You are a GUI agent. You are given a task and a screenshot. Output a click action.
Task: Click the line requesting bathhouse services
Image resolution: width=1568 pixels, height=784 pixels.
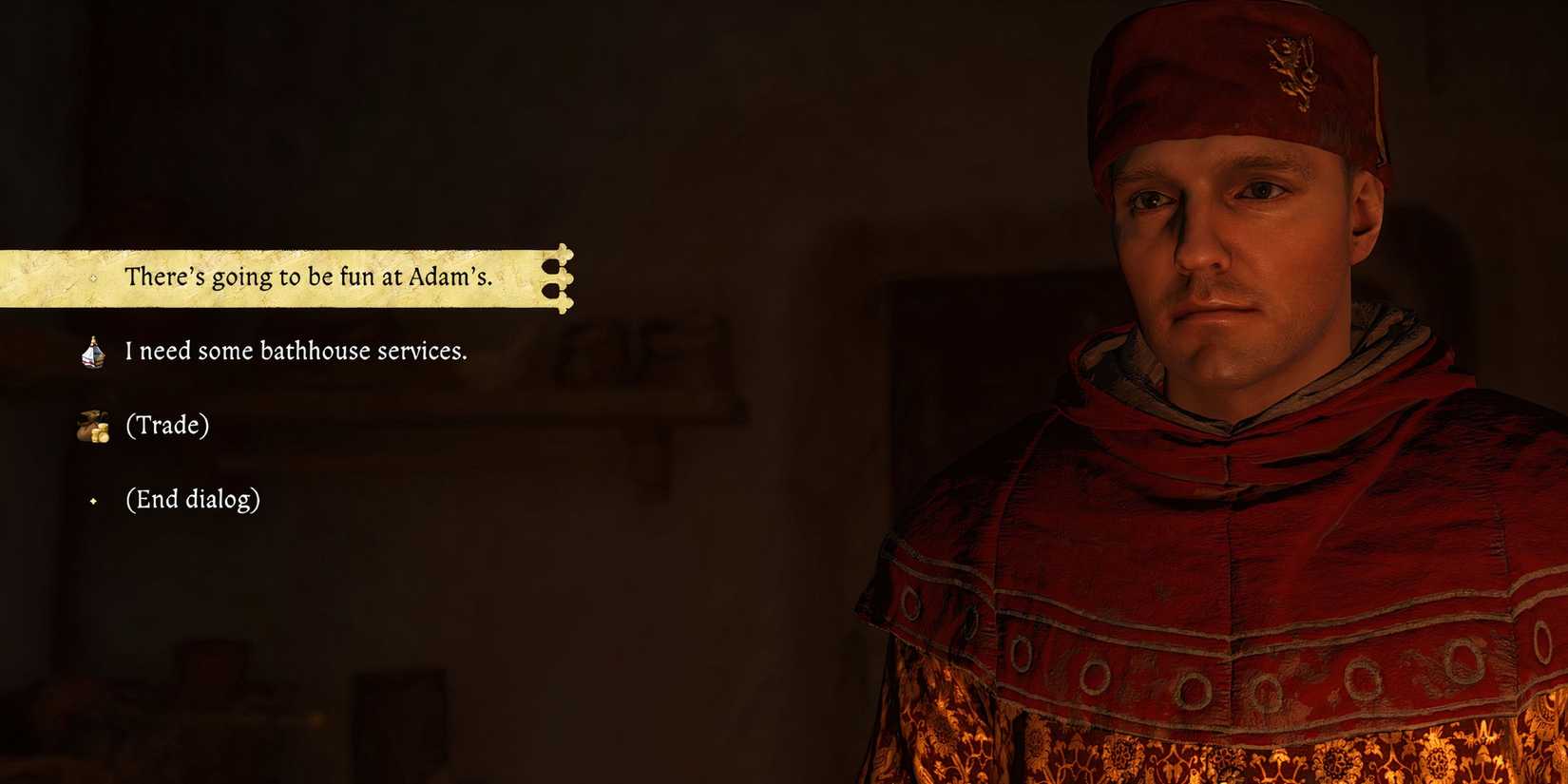(x=296, y=351)
